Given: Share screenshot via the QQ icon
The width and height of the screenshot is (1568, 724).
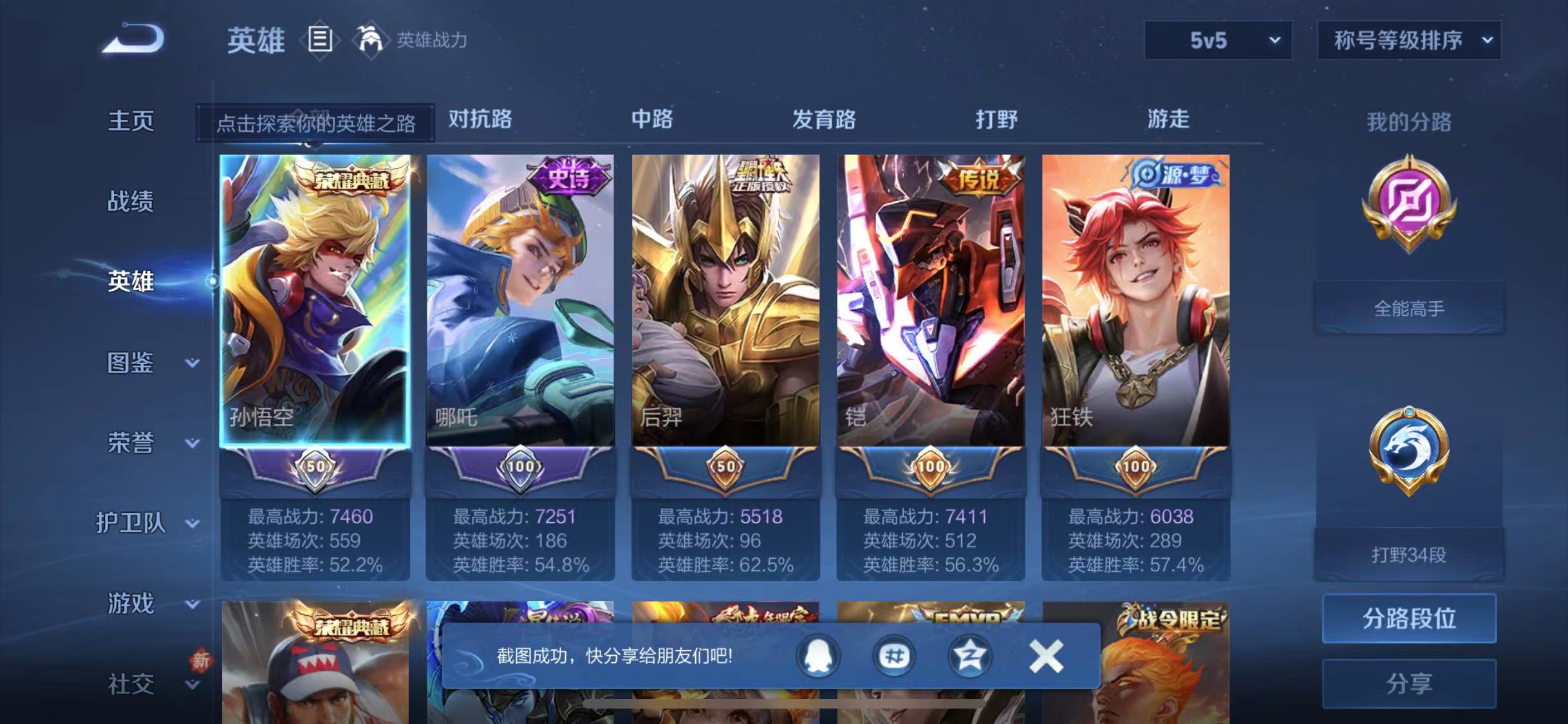Looking at the screenshot, I should (x=817, y=657).
